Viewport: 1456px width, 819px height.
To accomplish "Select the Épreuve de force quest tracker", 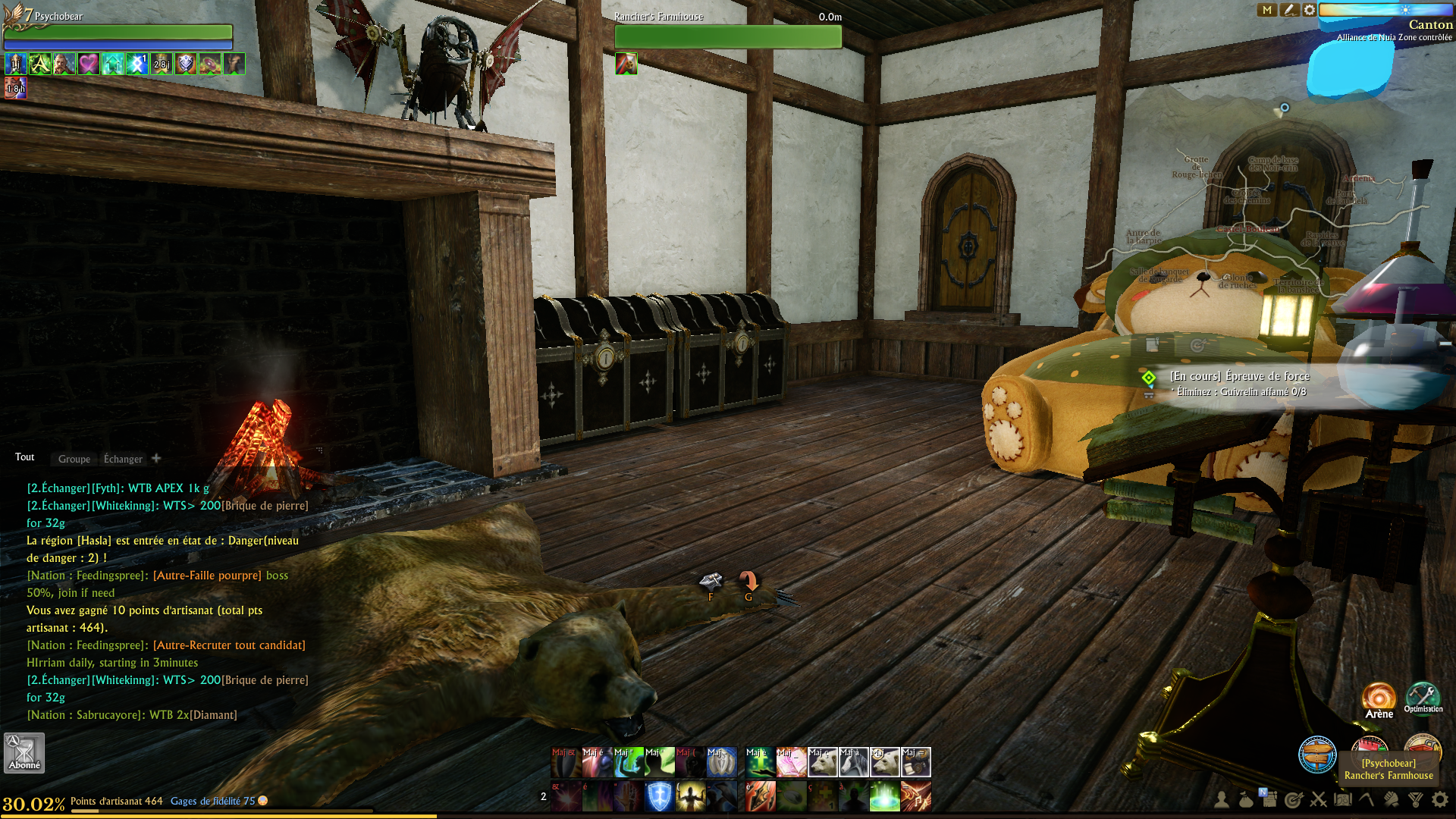I will click(1240, 376).
